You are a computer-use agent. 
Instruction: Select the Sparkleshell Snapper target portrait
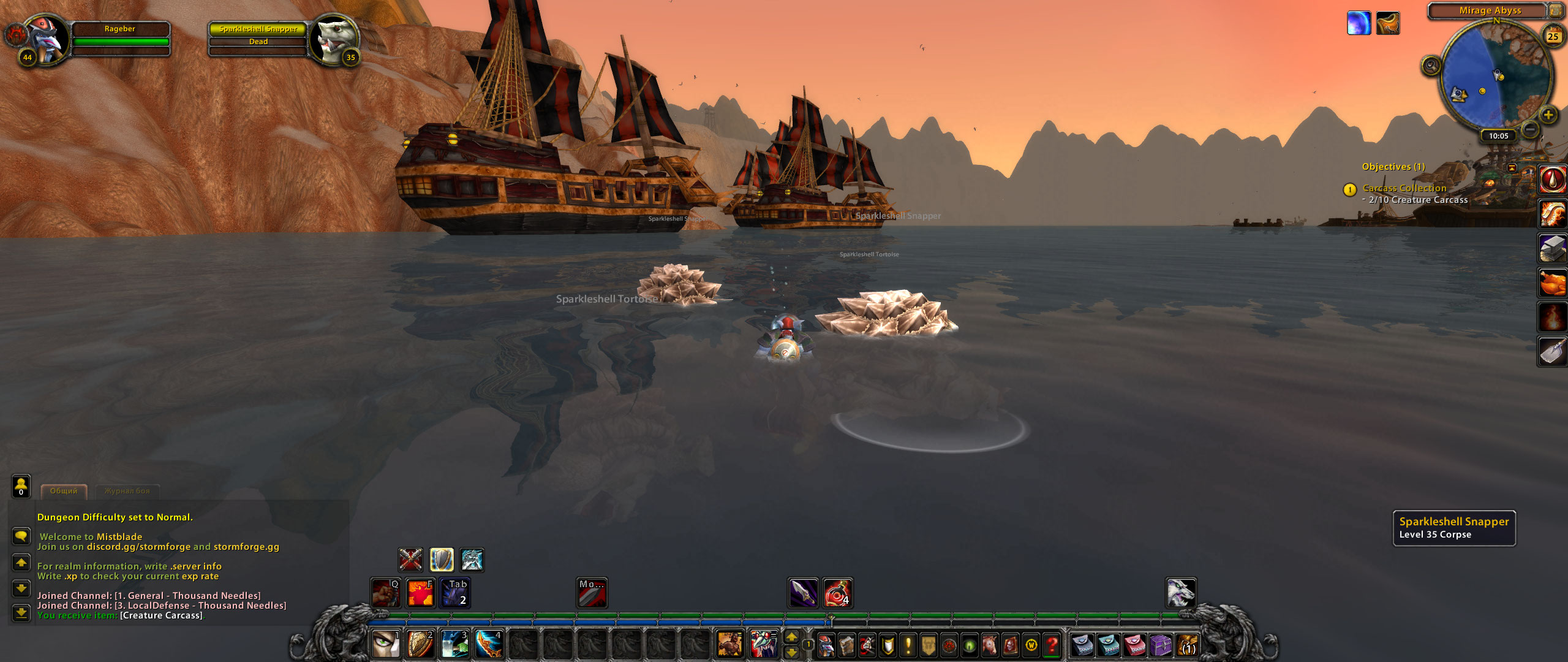click(333, 39)
